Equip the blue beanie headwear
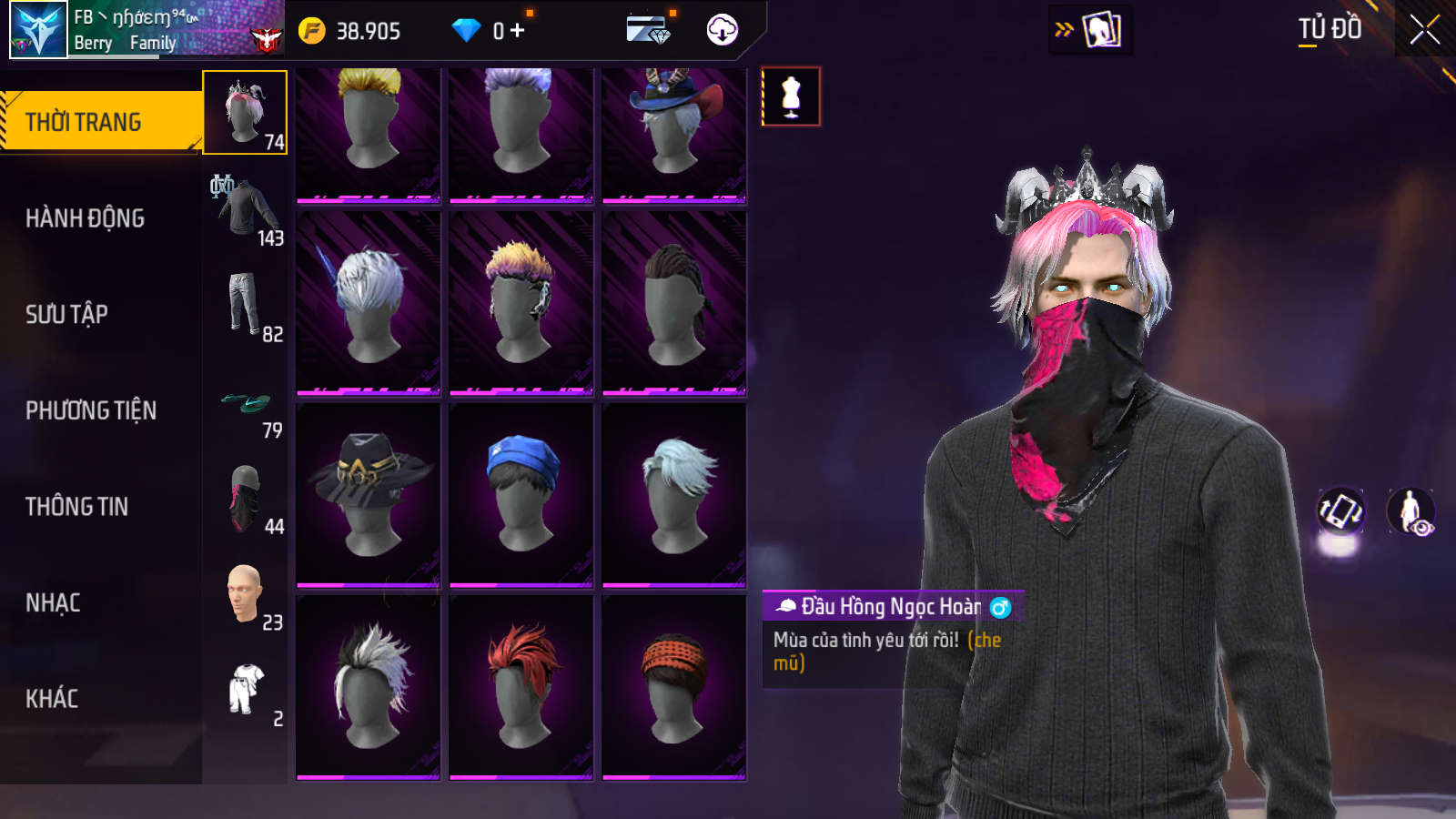Viewport: 1456px width, 819px height. [521, 494]
